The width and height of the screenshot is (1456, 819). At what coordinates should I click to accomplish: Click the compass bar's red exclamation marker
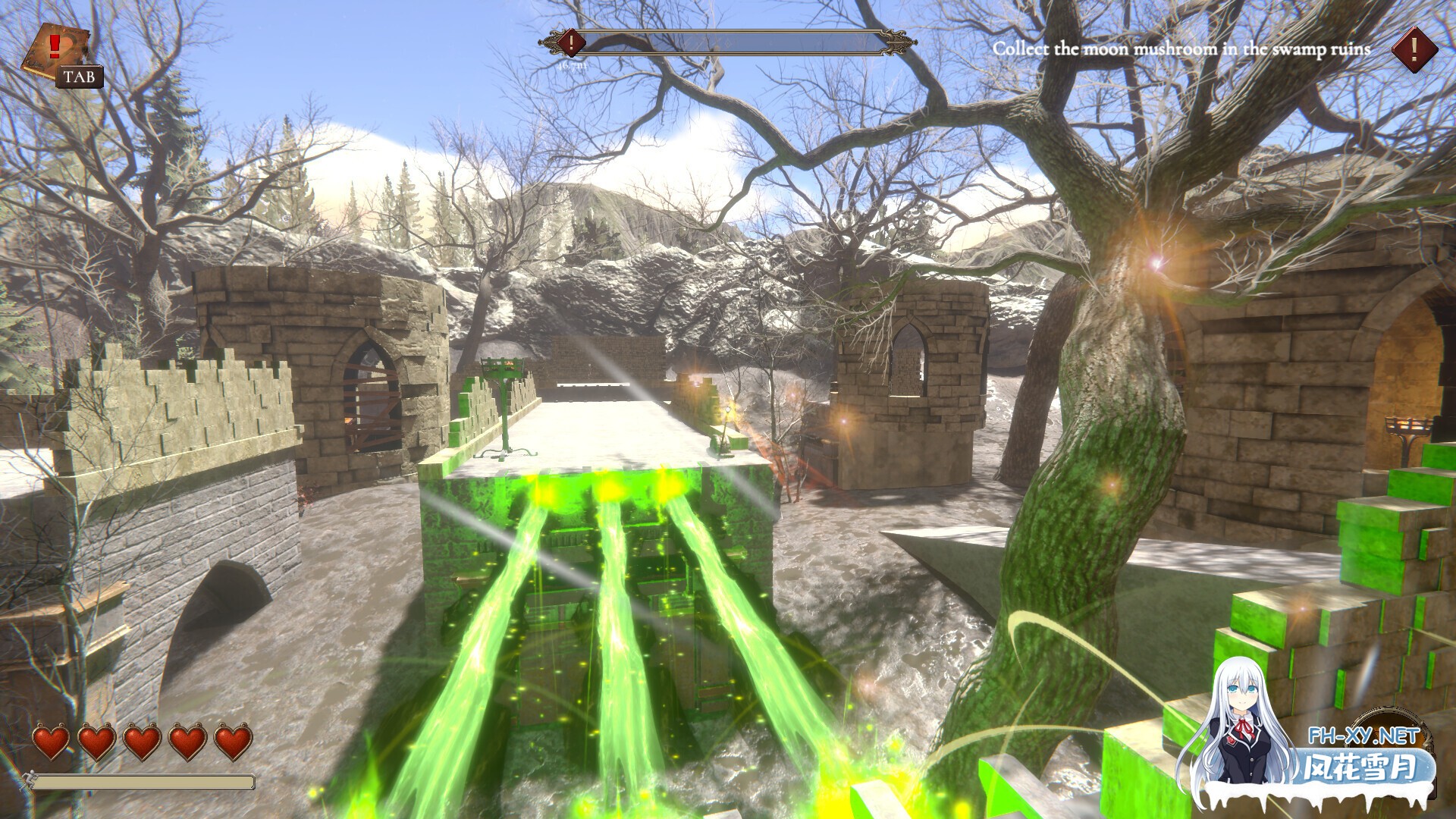click(x=571, y=42)
